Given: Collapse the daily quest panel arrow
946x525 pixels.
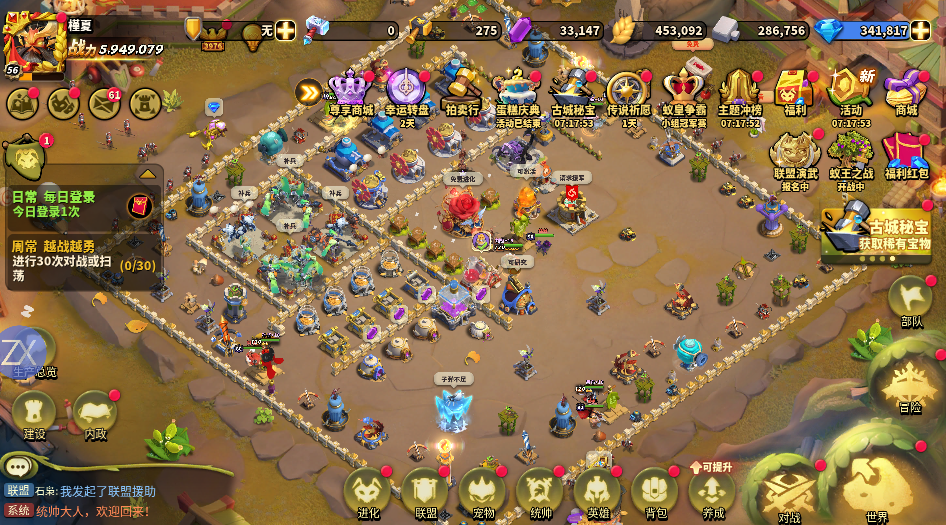Looking at the screenshot, I should 147,173.
